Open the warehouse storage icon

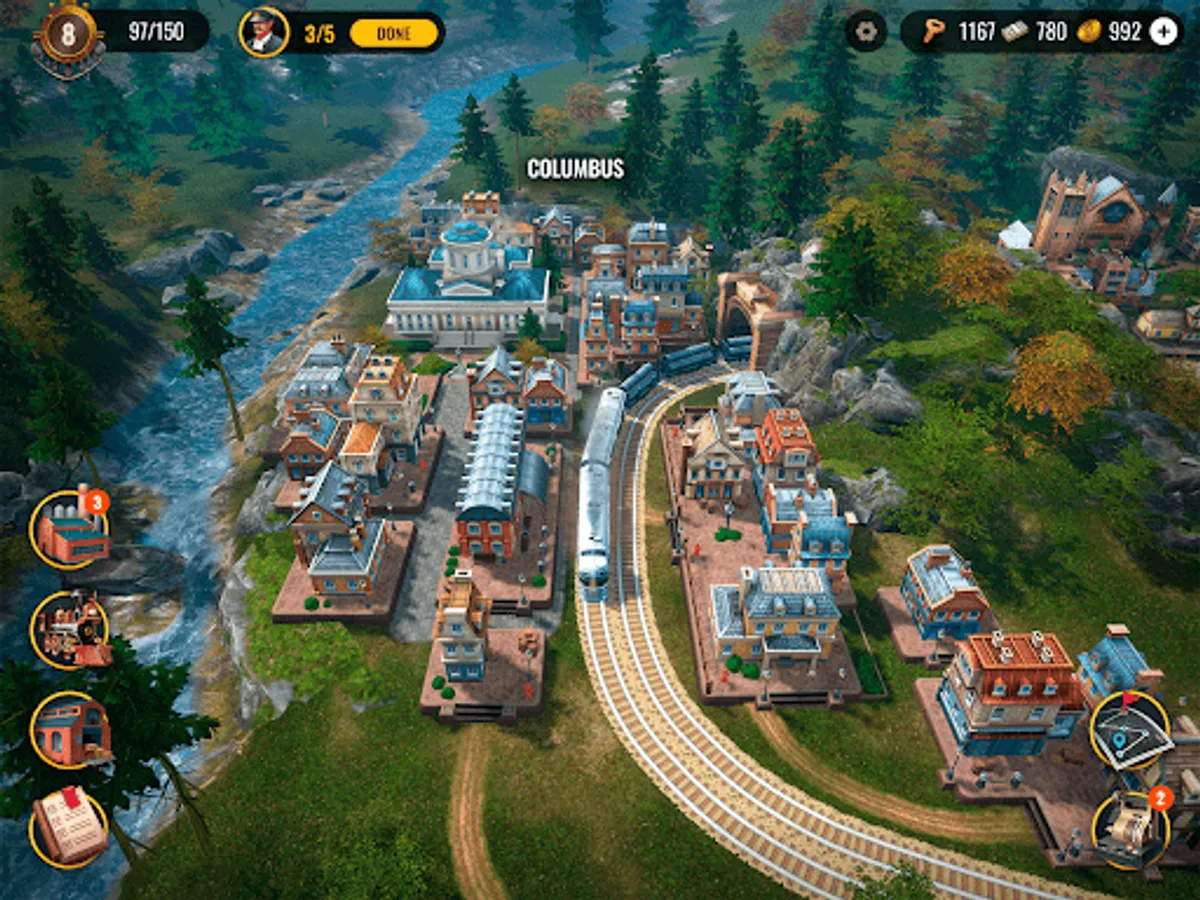click(x=70, y=730)
